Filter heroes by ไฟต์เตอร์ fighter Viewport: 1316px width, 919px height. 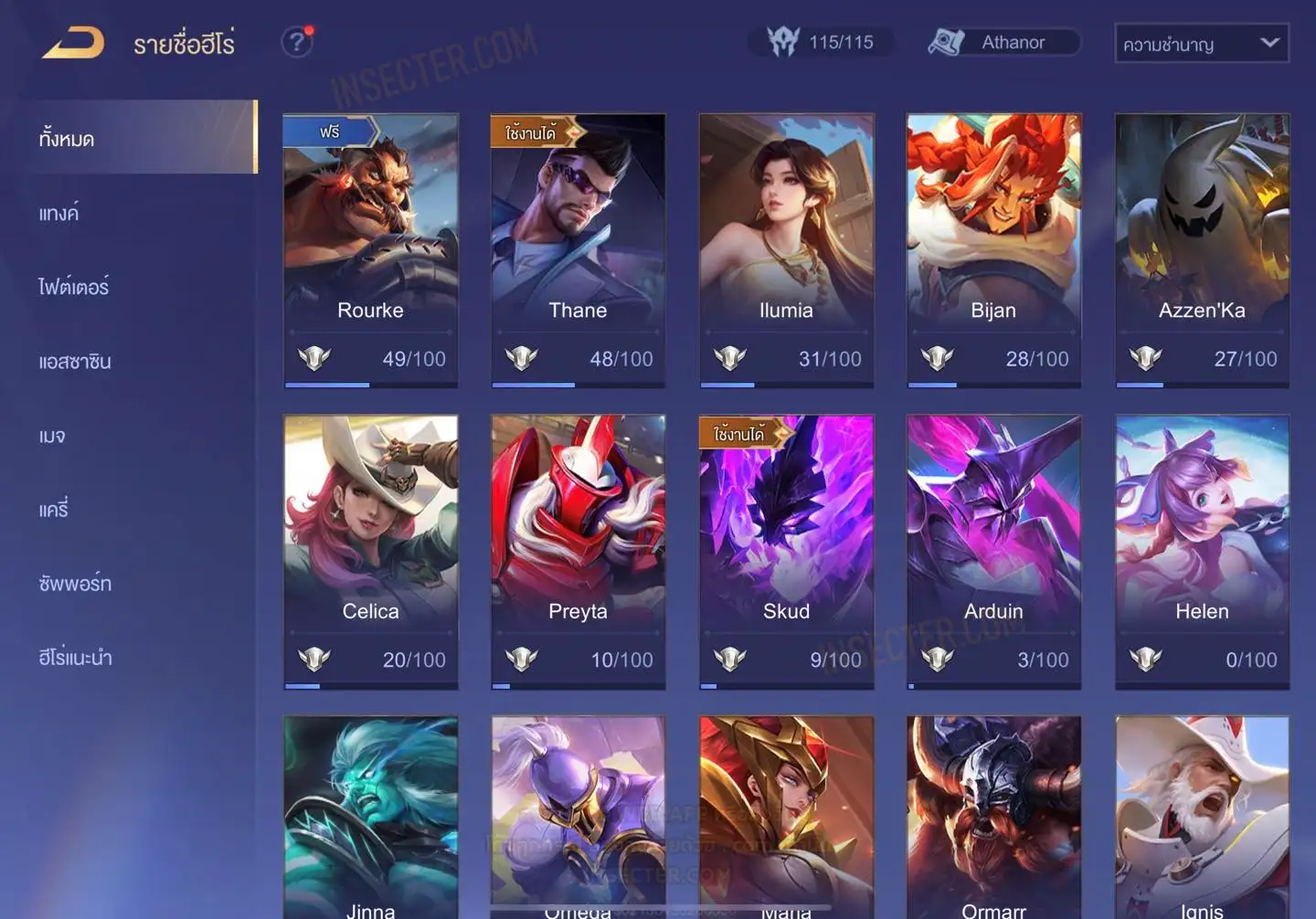[x=75, y=287]
